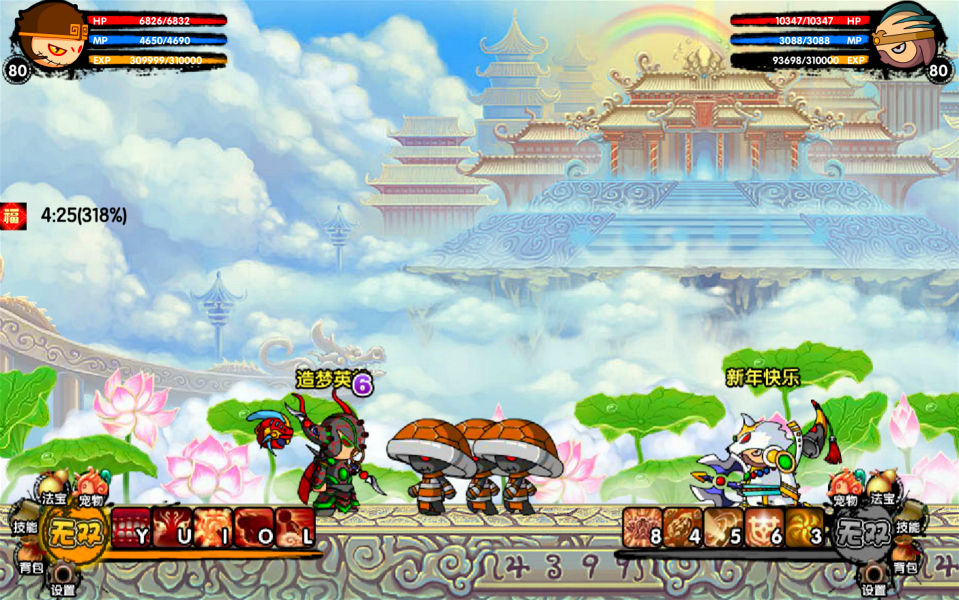Screen dimensions: 959x600
Task: Trigger the skill icon numbered 6
Action: 764,527
